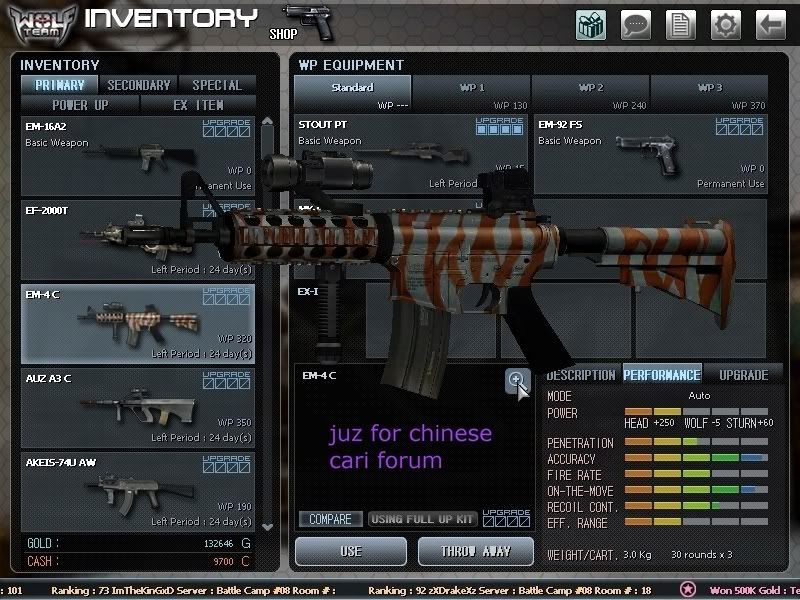
Task: Go back with the arrow button
Action: click(770, 24)
